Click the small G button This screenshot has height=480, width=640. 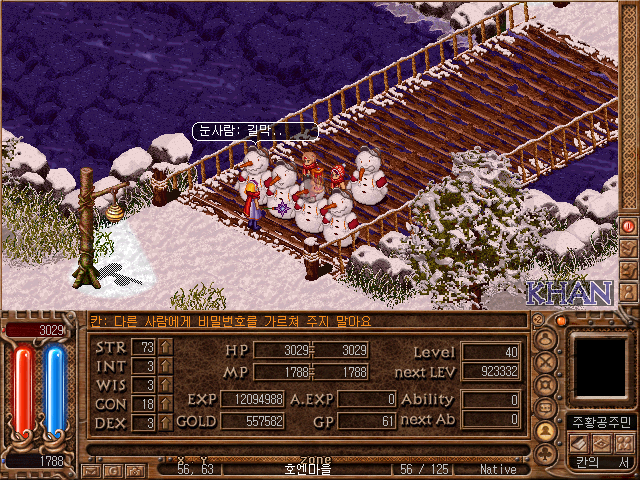(111, 469)
